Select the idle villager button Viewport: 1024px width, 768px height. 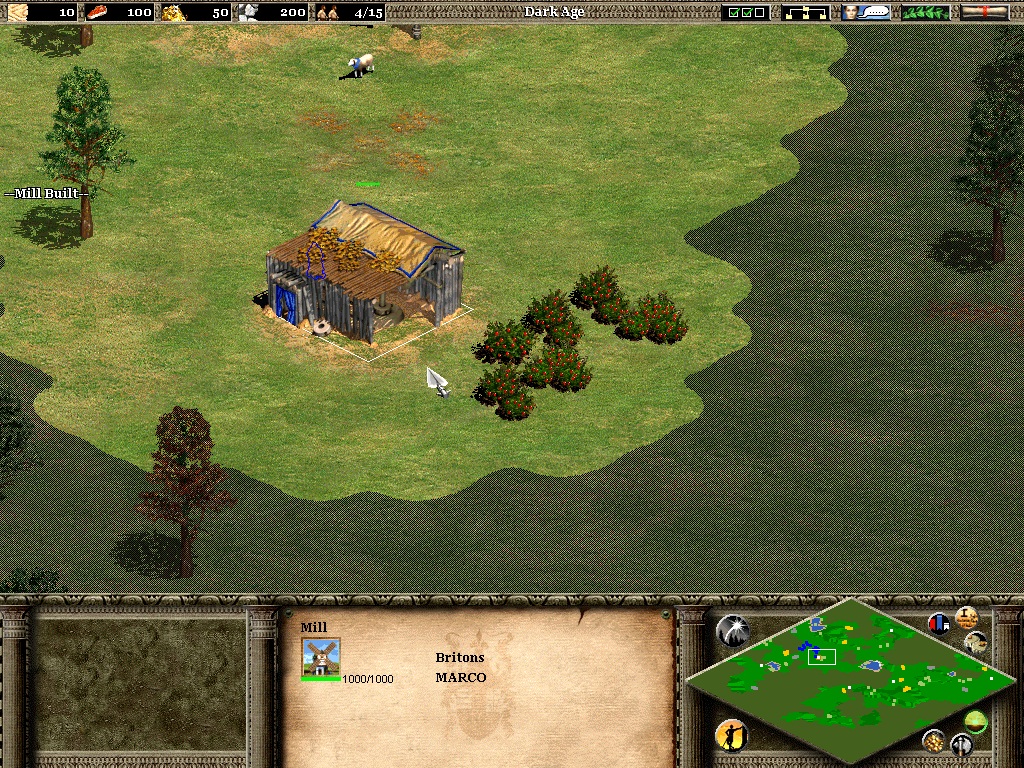pyautogui.click(x=731, y=737)
